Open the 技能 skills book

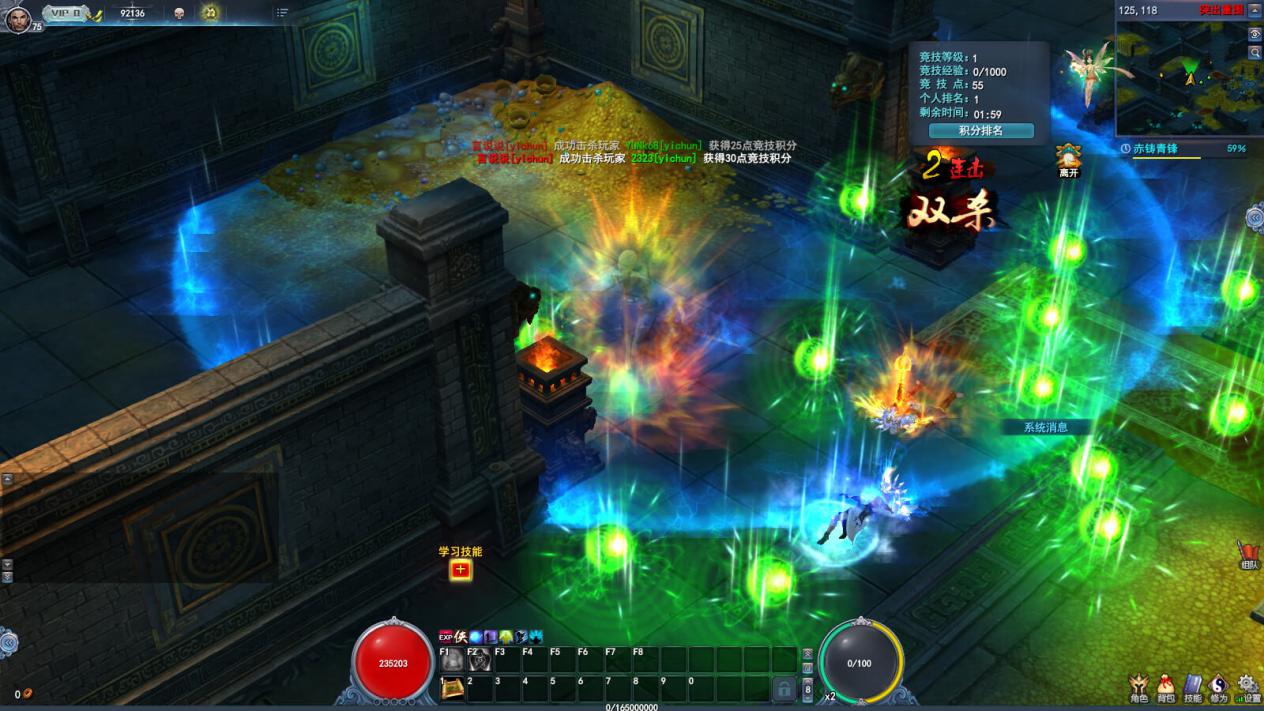(x=1193, y=687)
